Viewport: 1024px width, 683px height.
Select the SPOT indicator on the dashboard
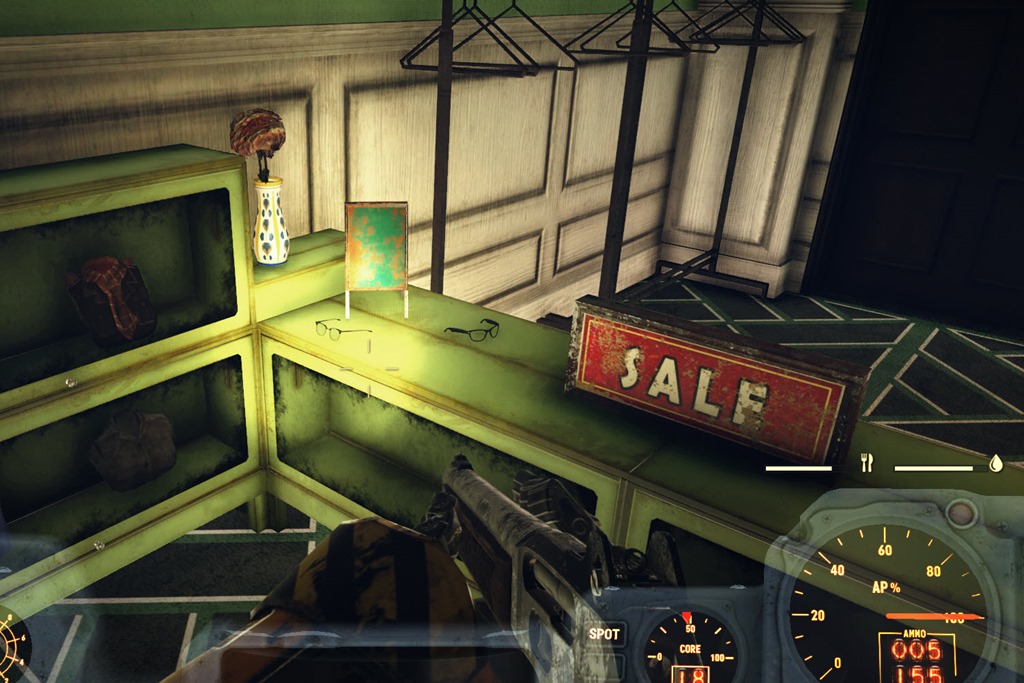click(604, 634)
